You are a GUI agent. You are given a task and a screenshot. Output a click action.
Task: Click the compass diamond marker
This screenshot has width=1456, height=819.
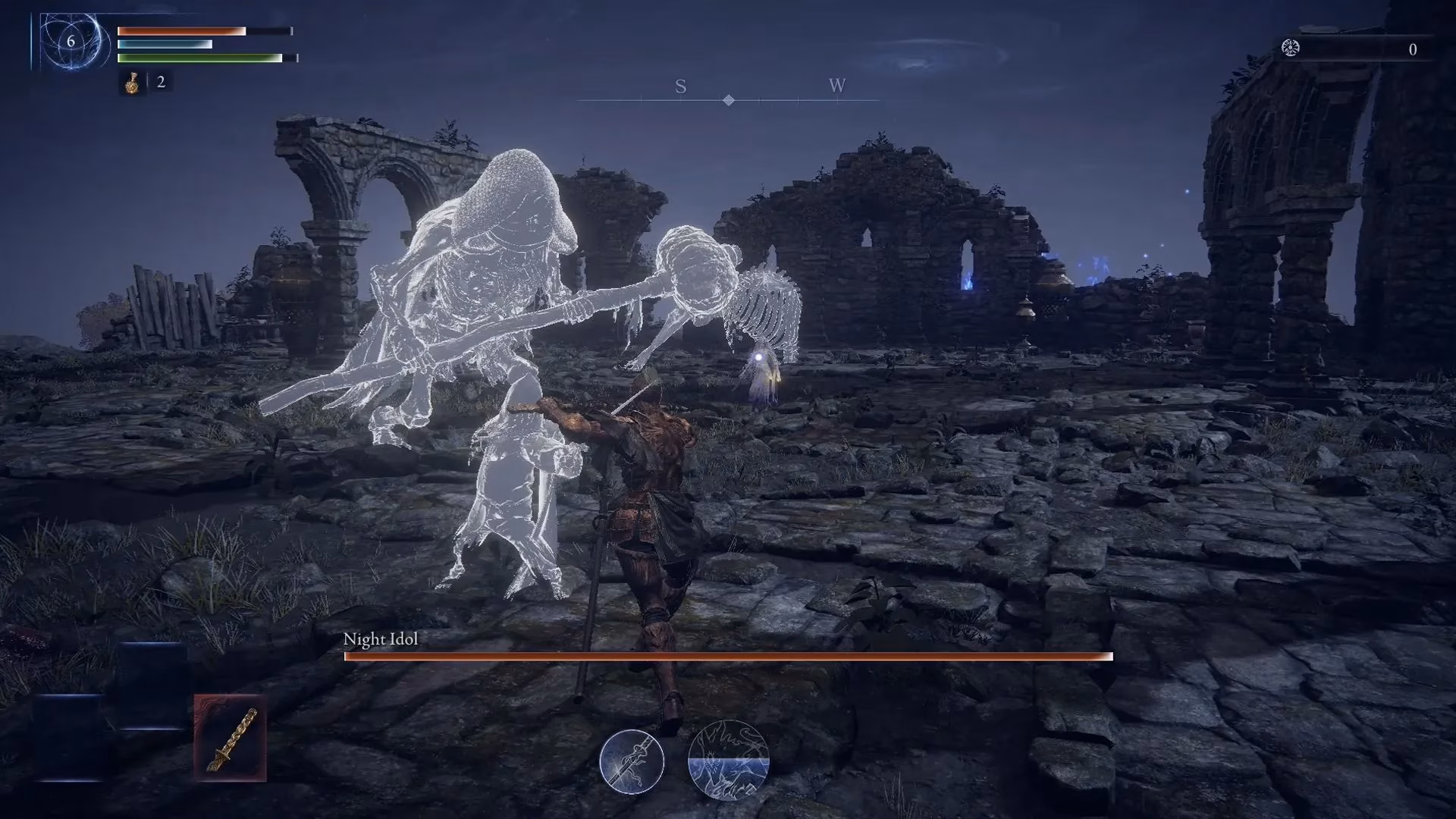[727, 99]
